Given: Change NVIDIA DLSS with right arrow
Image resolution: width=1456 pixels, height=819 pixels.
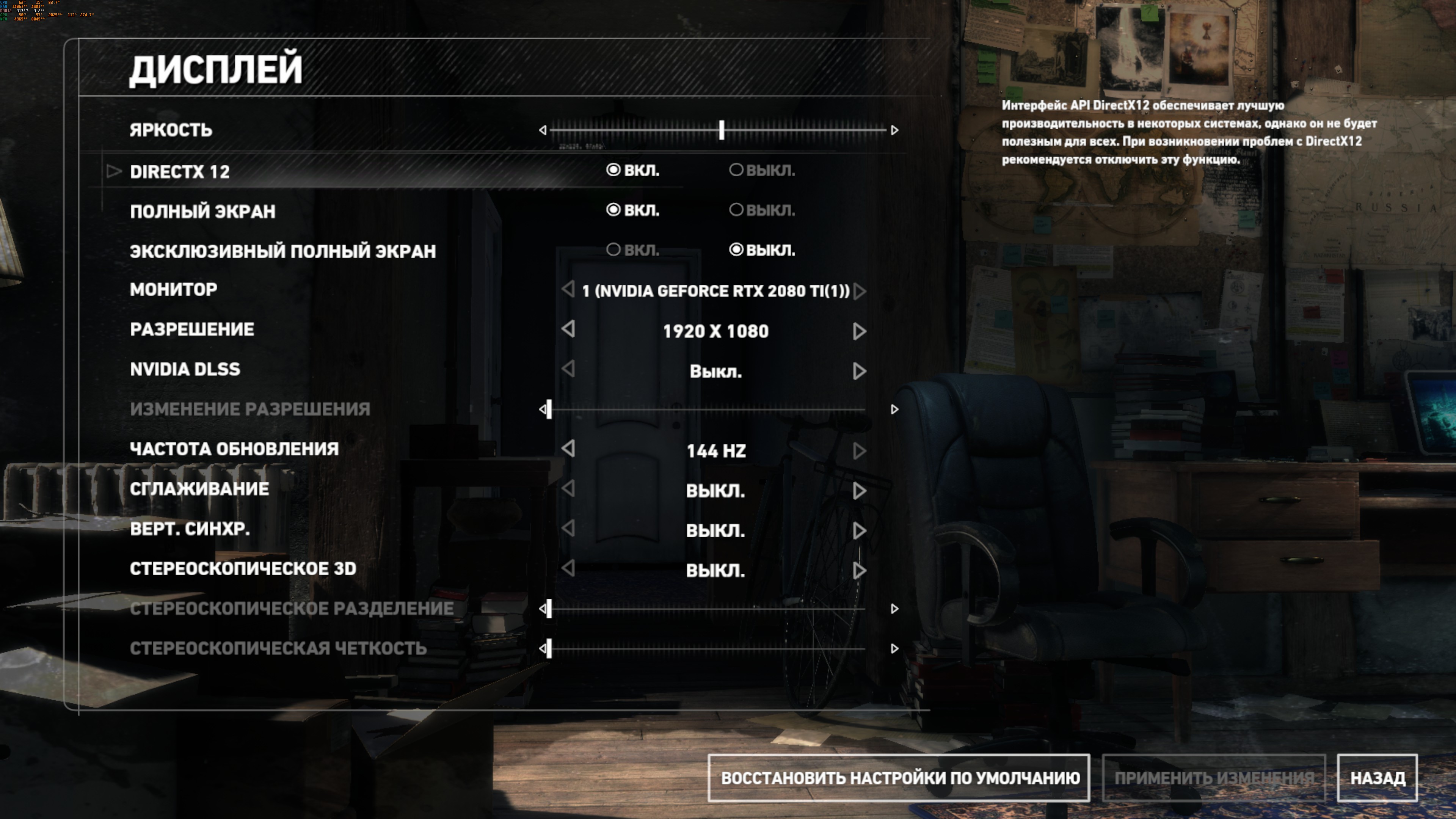Looking at the screenshot, I should point(859,371).
